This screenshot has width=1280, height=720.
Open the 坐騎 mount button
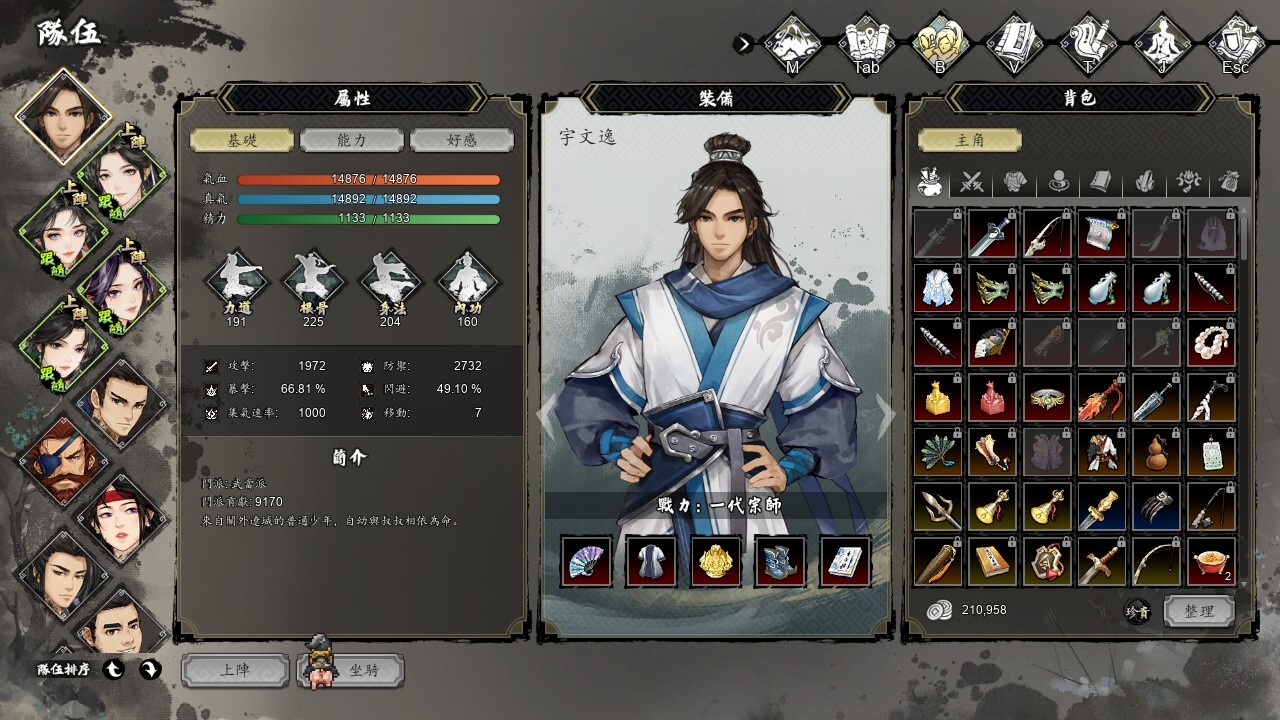(352, 670)
